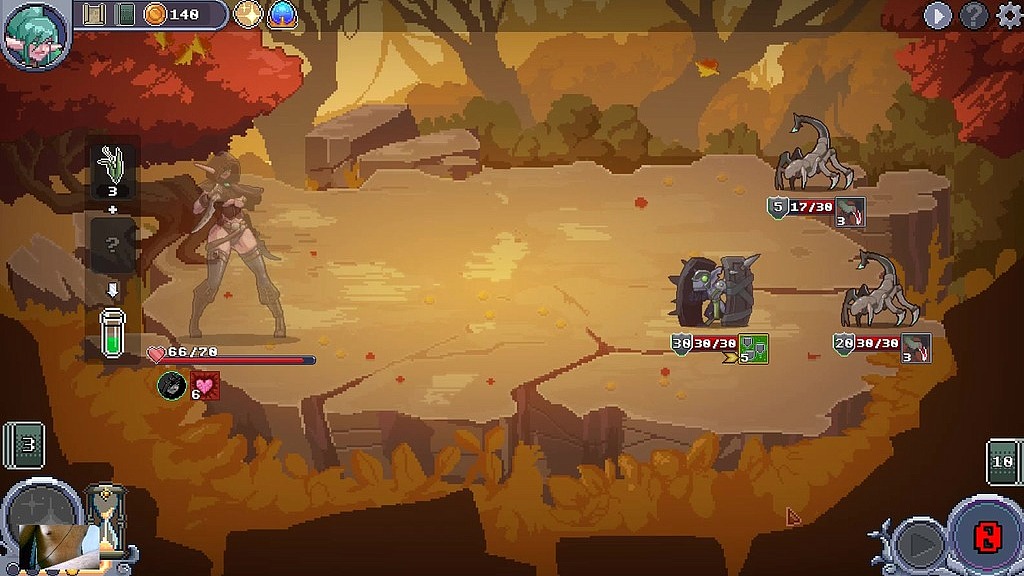Open the gear settings menu

coord(1007,15)
